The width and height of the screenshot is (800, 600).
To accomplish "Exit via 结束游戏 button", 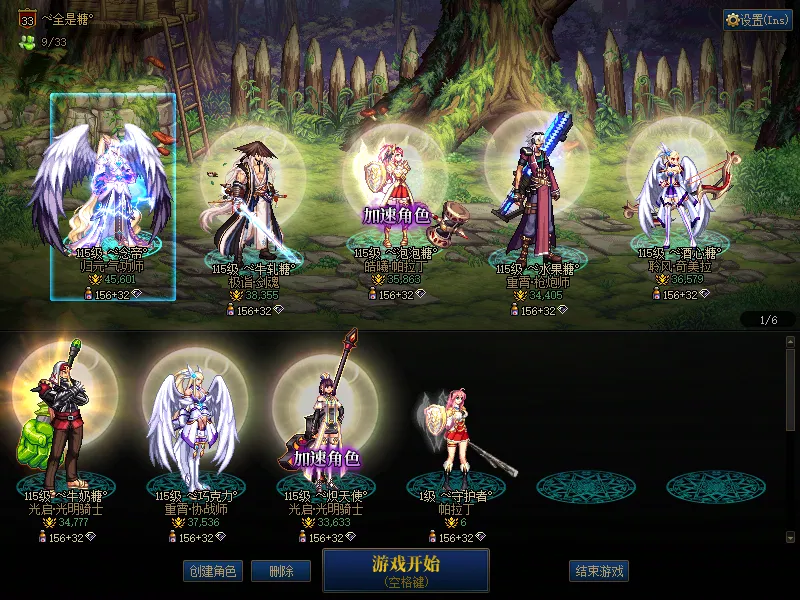I will 600,571.
